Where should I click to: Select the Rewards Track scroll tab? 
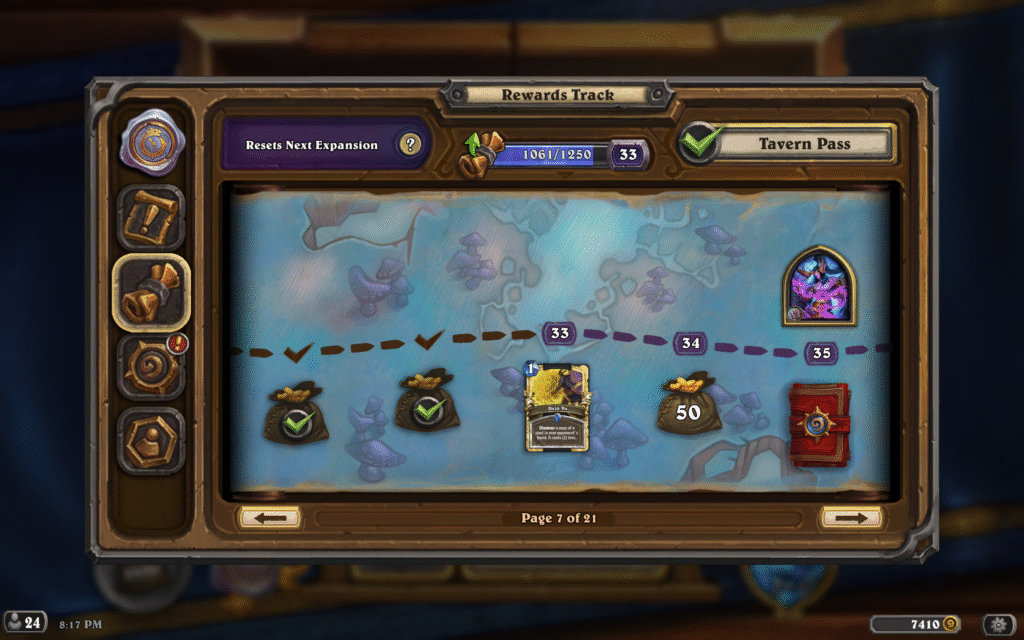(151, 292)
